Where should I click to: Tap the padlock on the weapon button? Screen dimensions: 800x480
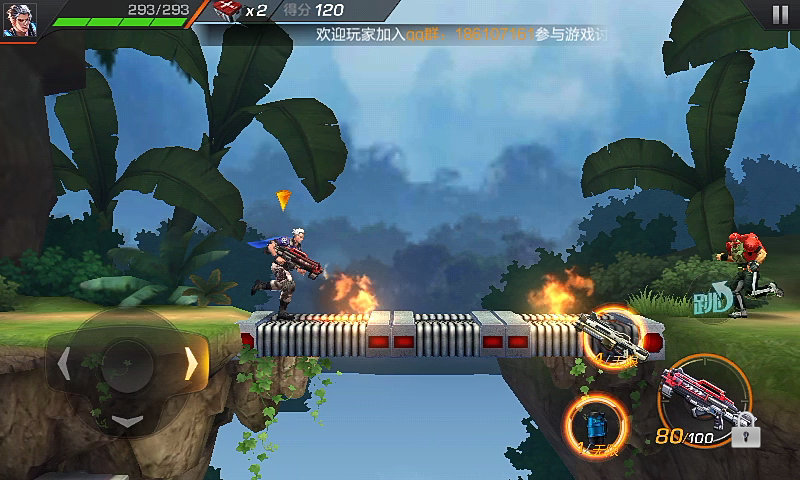click(744, 434)
